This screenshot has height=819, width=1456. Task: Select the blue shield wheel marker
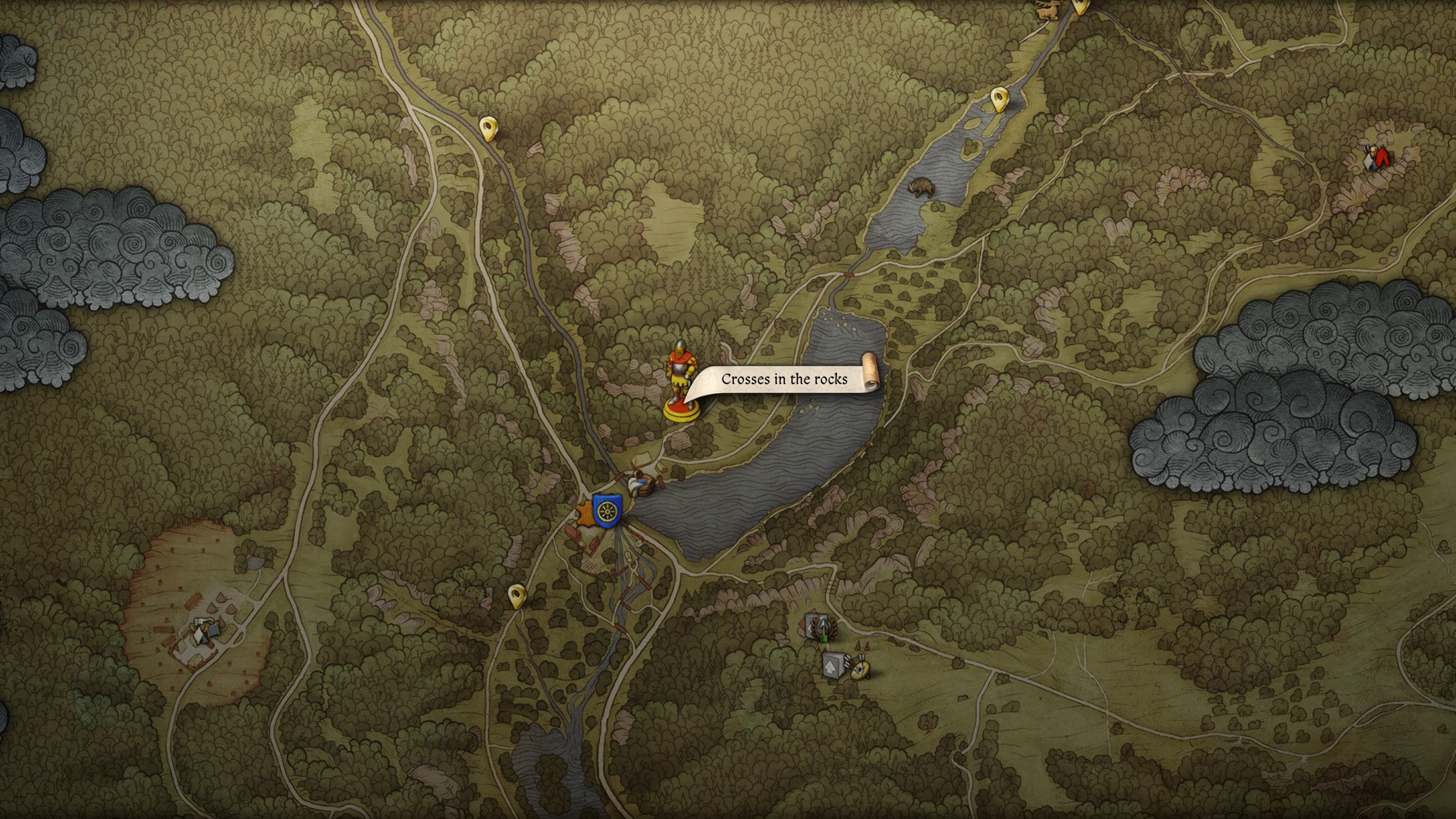click(605, 510)
